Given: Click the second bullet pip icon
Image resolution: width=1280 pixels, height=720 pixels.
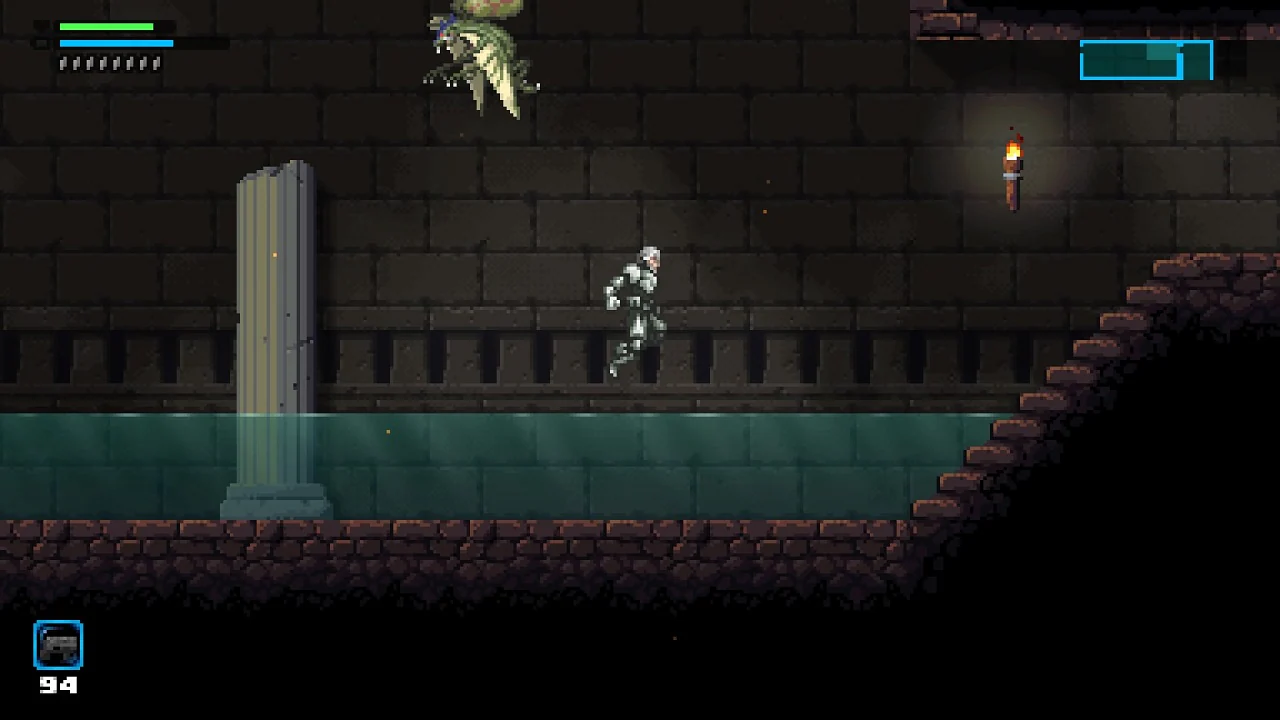Looking at the screenshot, I should point(76,62).
